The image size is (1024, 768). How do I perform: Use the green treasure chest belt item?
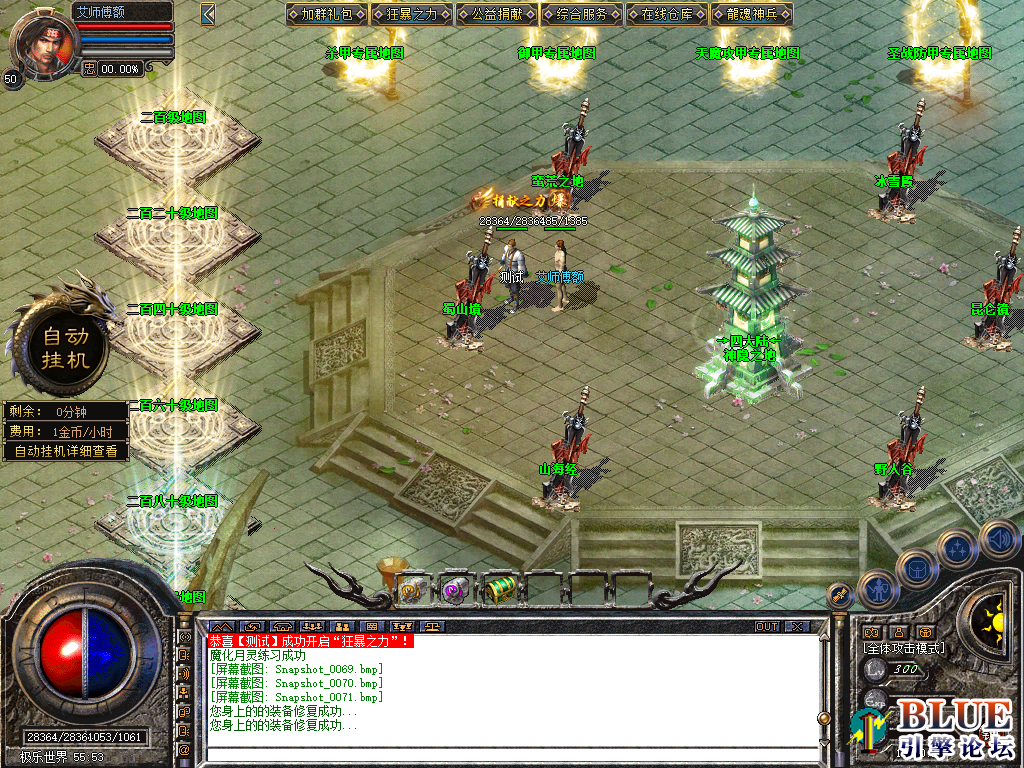point(500,590)
